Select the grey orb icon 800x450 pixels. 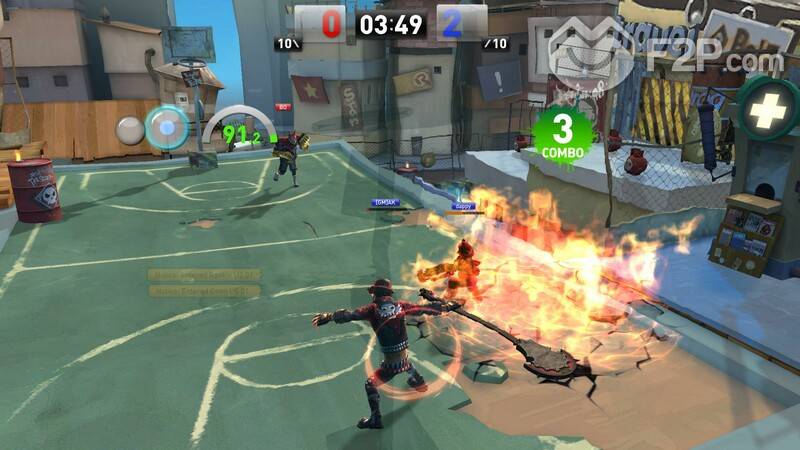pos(130,130)
